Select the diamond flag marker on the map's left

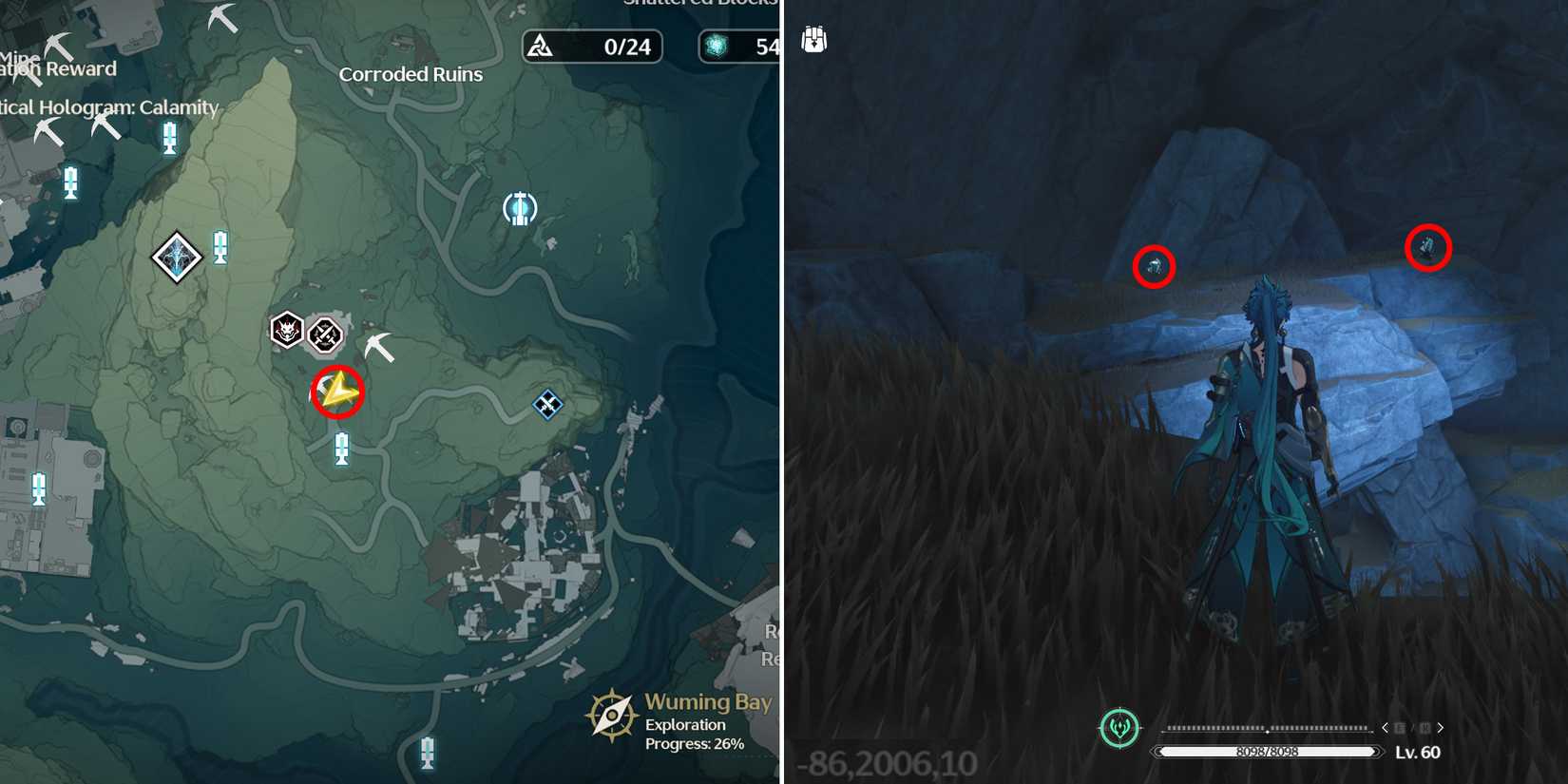pyautogui.click(x=176, y=257)
